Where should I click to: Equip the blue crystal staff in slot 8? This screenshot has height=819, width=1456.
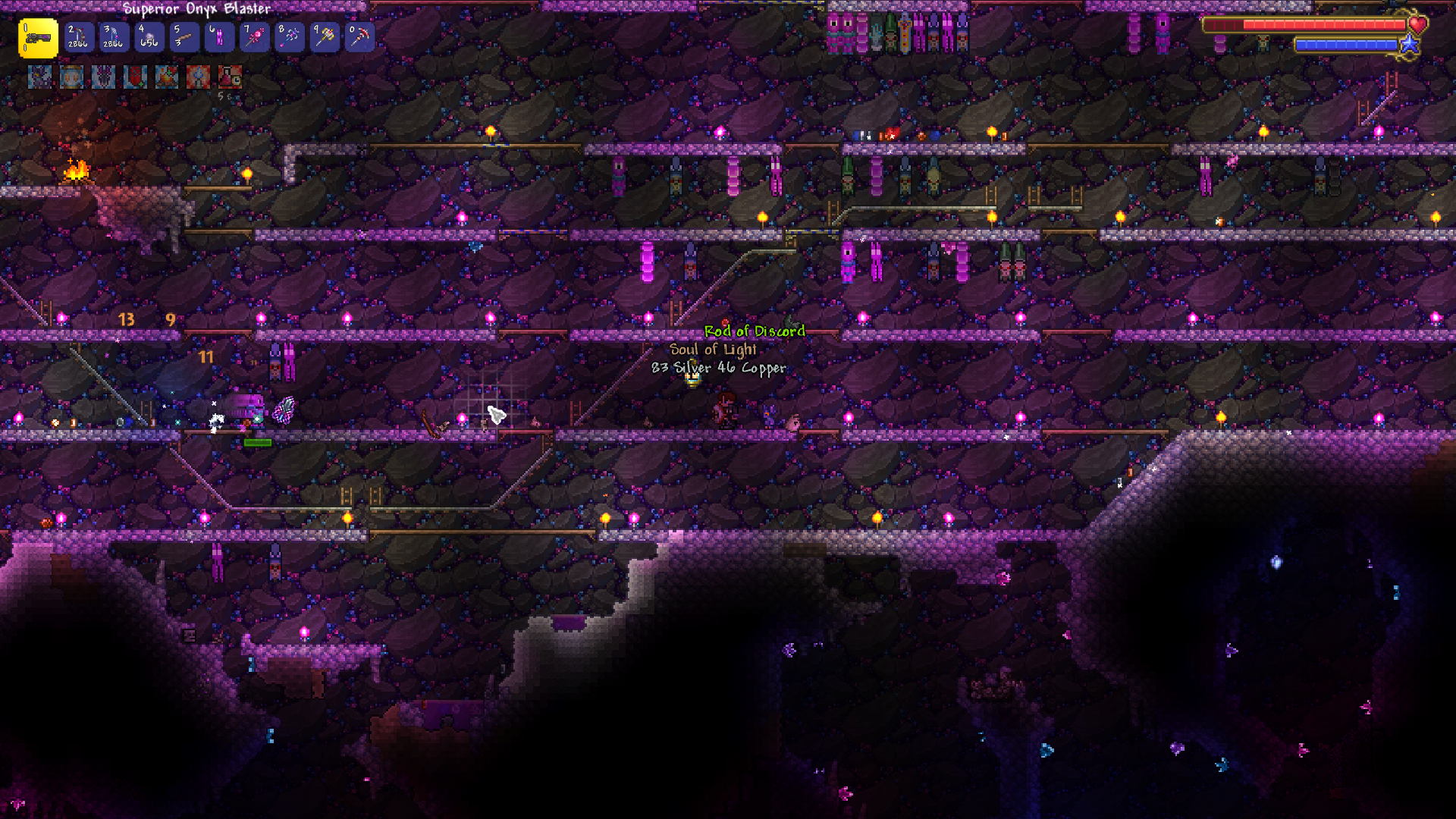[x=290, y=36]
